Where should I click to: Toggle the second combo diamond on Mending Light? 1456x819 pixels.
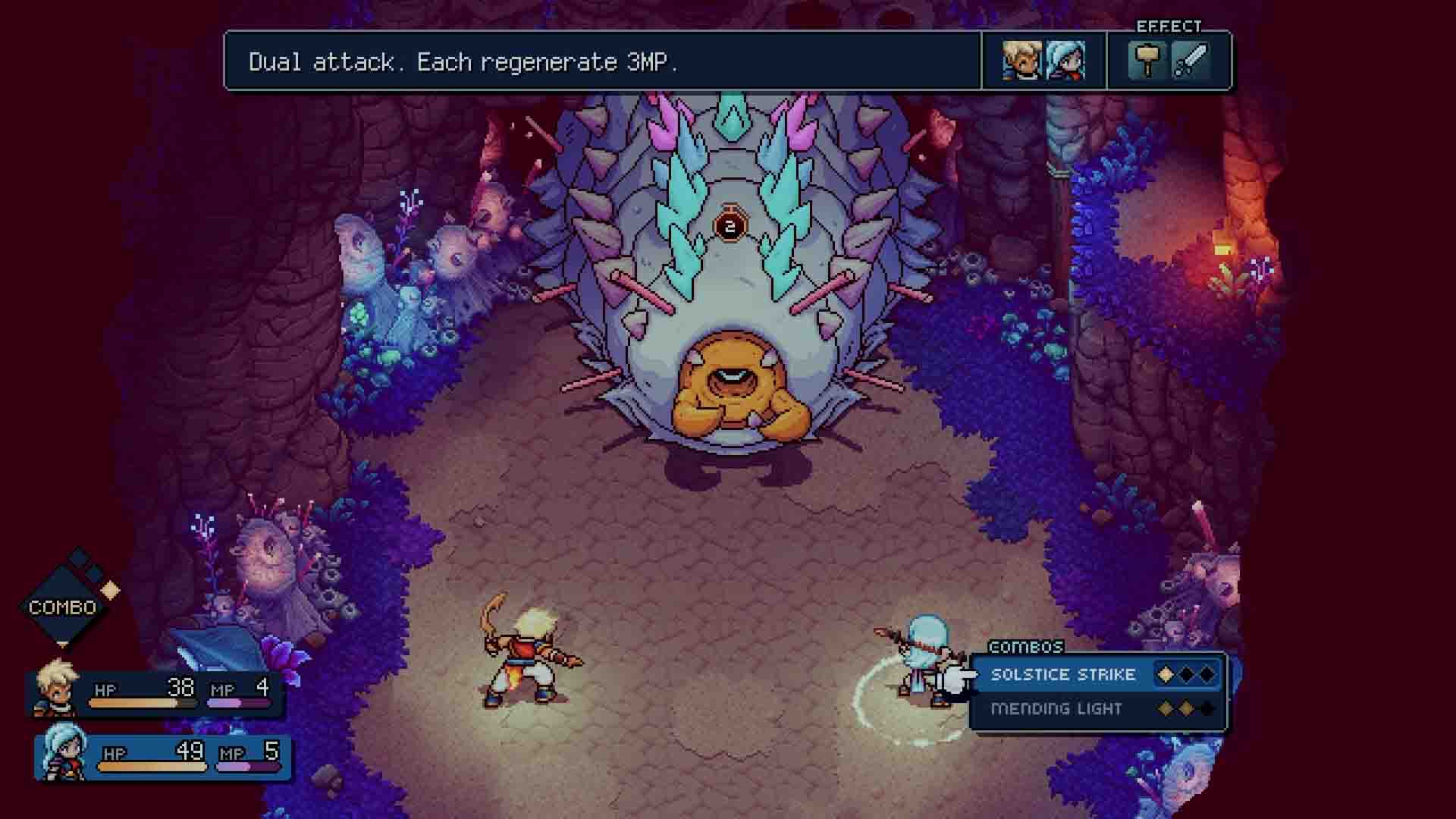[1187, 709]
